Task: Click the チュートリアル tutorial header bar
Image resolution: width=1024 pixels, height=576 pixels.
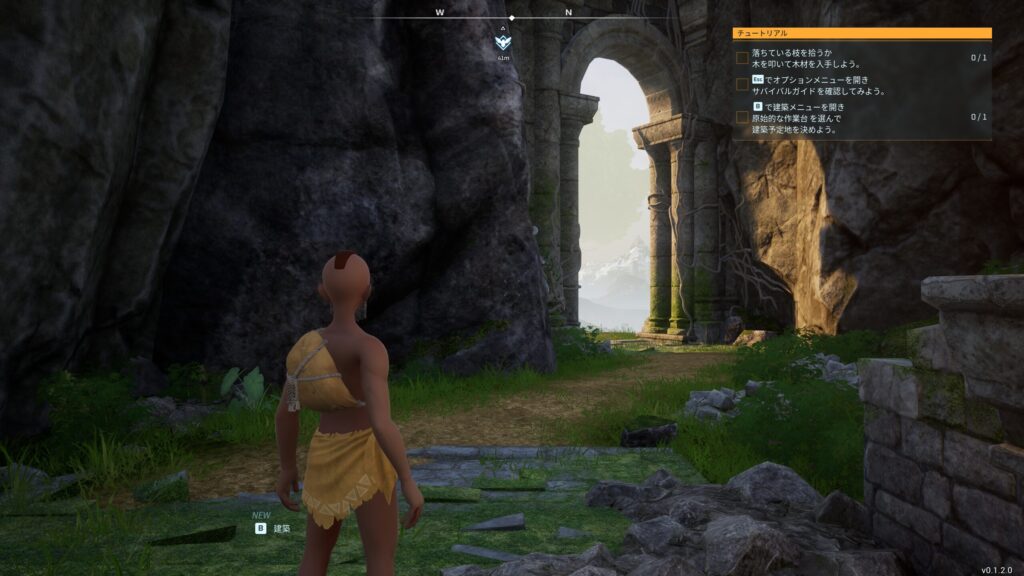Action: 862,33
